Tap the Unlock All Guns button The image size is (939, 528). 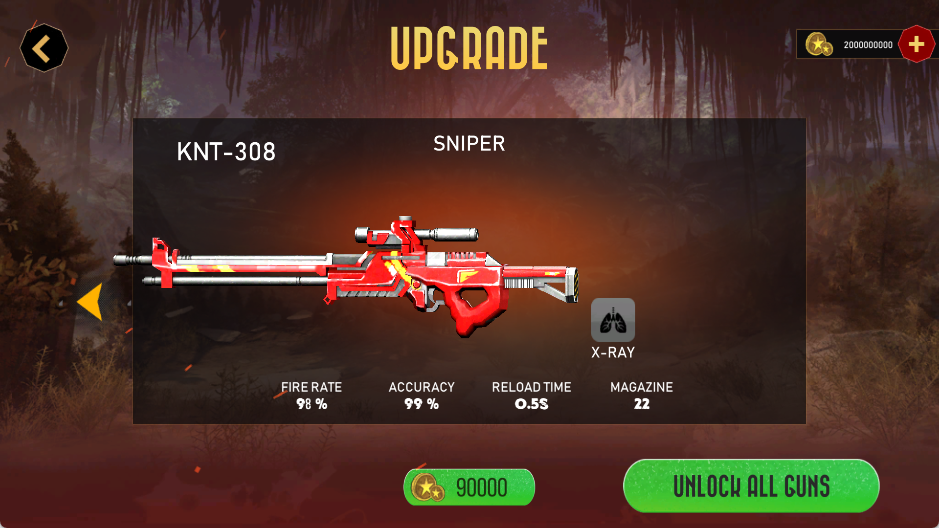click(751, 486)
